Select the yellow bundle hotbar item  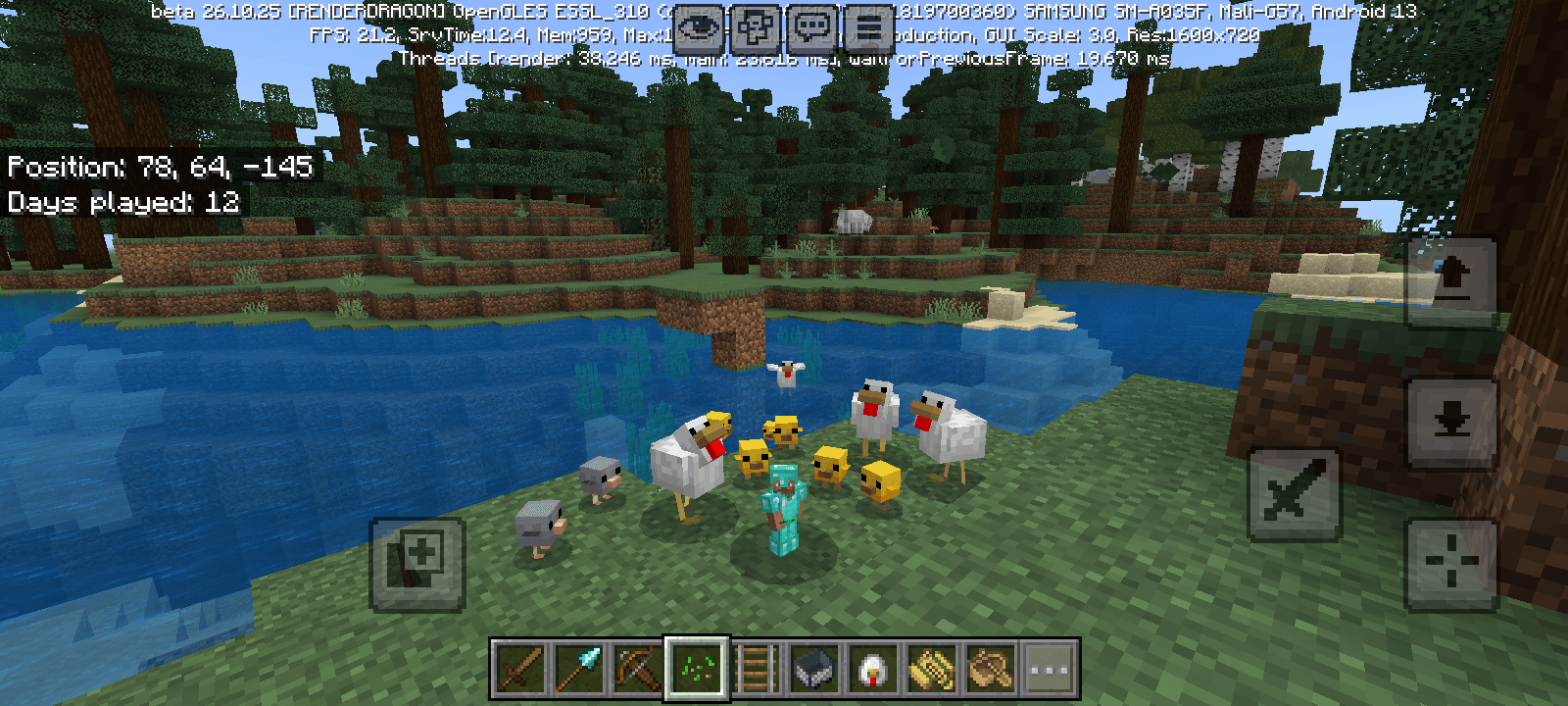(932, 671)
